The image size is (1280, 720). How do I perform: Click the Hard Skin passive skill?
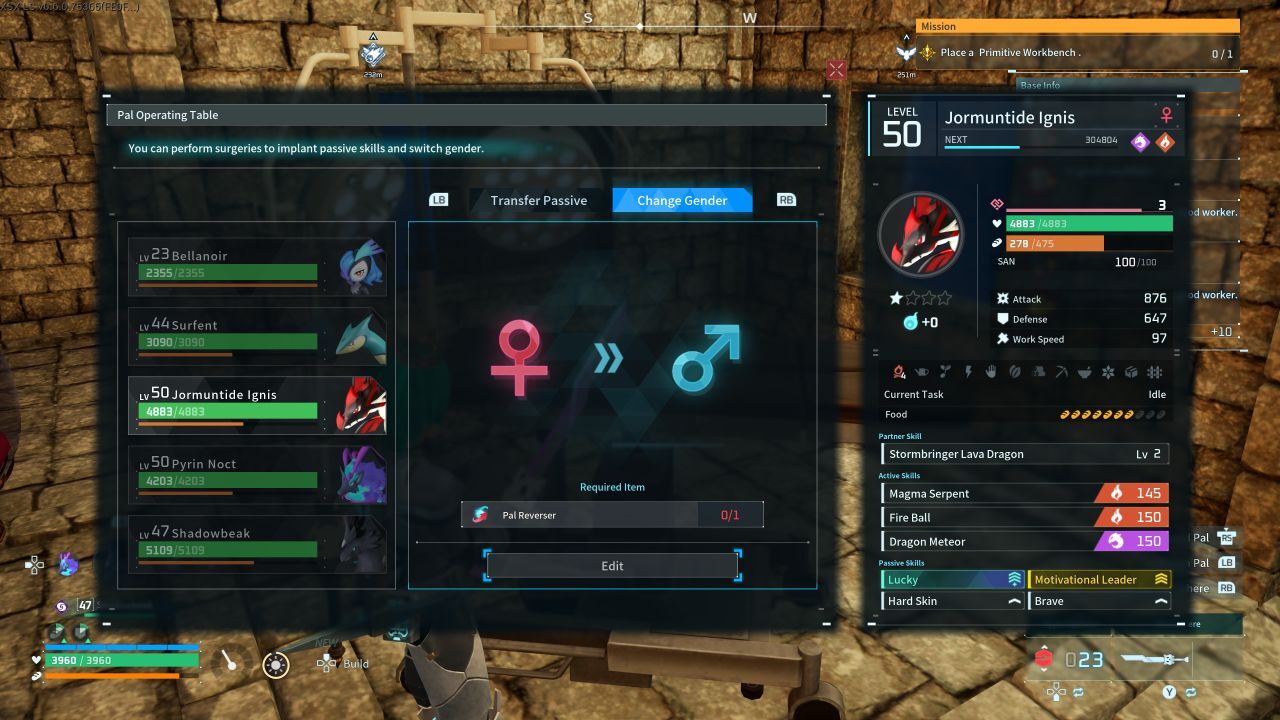(951, 601)
